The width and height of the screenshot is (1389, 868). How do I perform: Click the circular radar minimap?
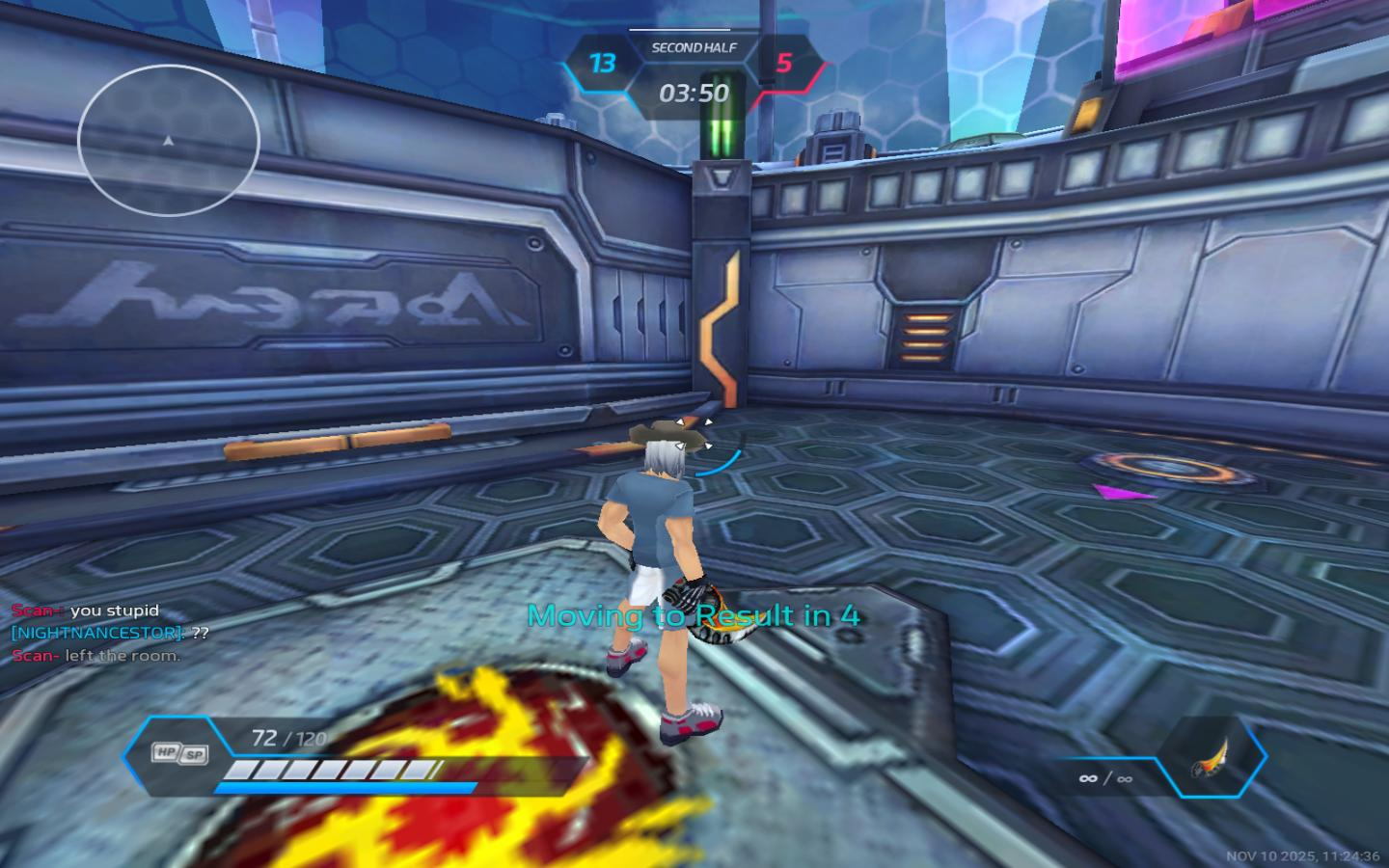pos(169,141)
